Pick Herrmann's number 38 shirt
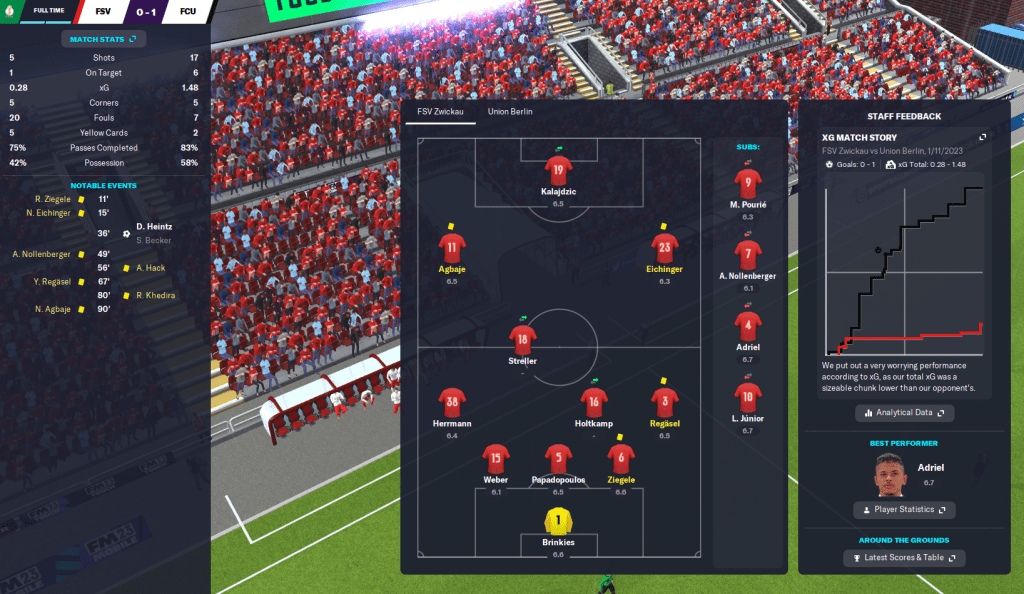Image resolution: width=1024 pixels, height=594 pixels. (452, 402)
